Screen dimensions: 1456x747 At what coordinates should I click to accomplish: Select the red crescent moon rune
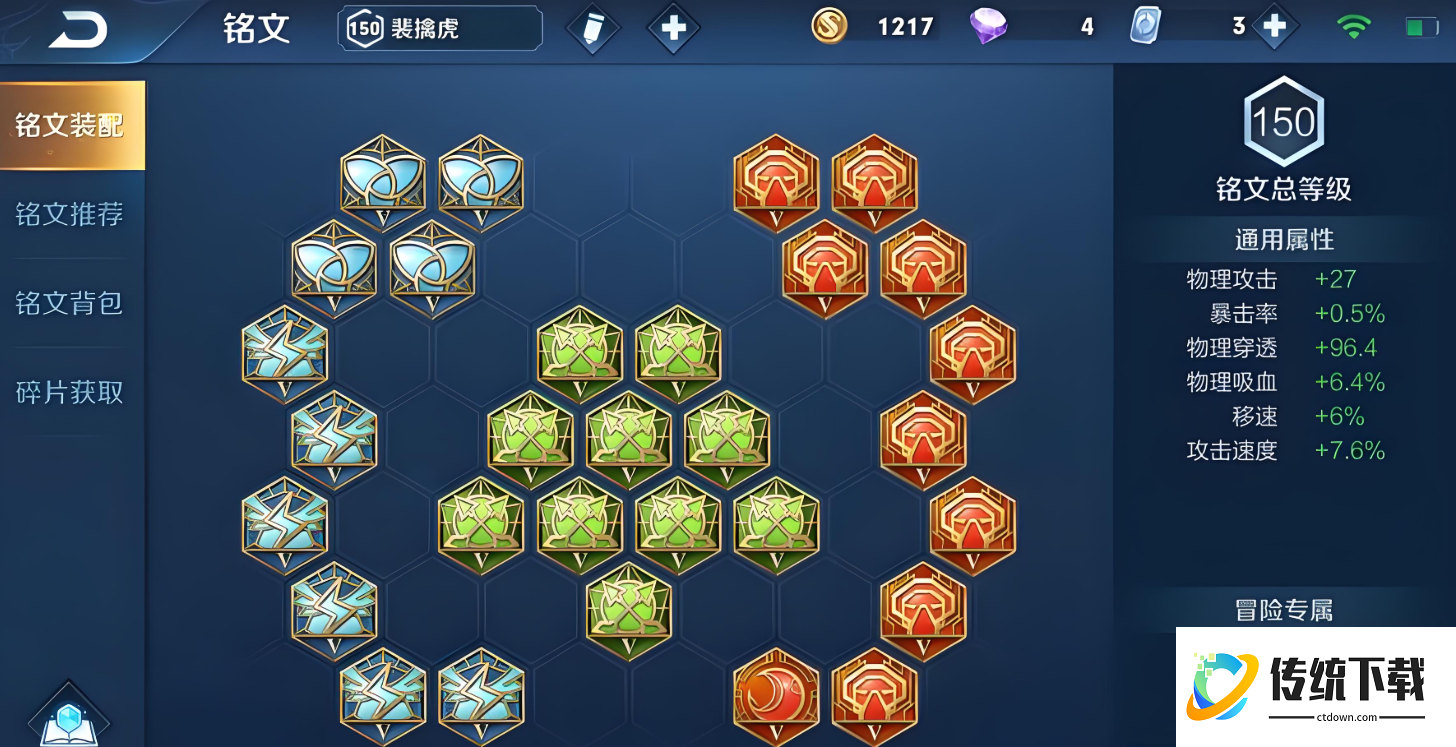[776, 691]
